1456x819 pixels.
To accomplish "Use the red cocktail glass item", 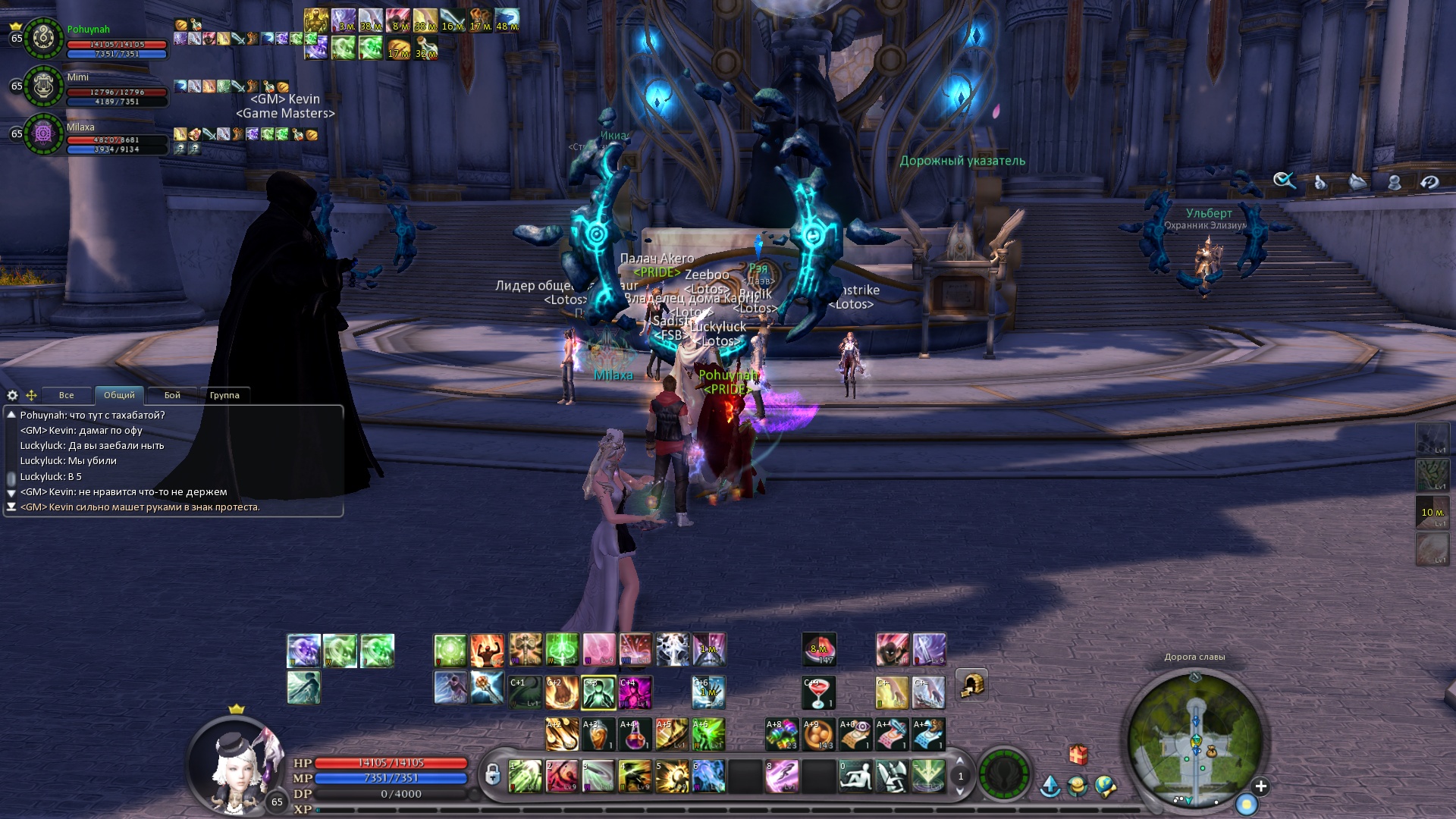I will click(819, 693).
